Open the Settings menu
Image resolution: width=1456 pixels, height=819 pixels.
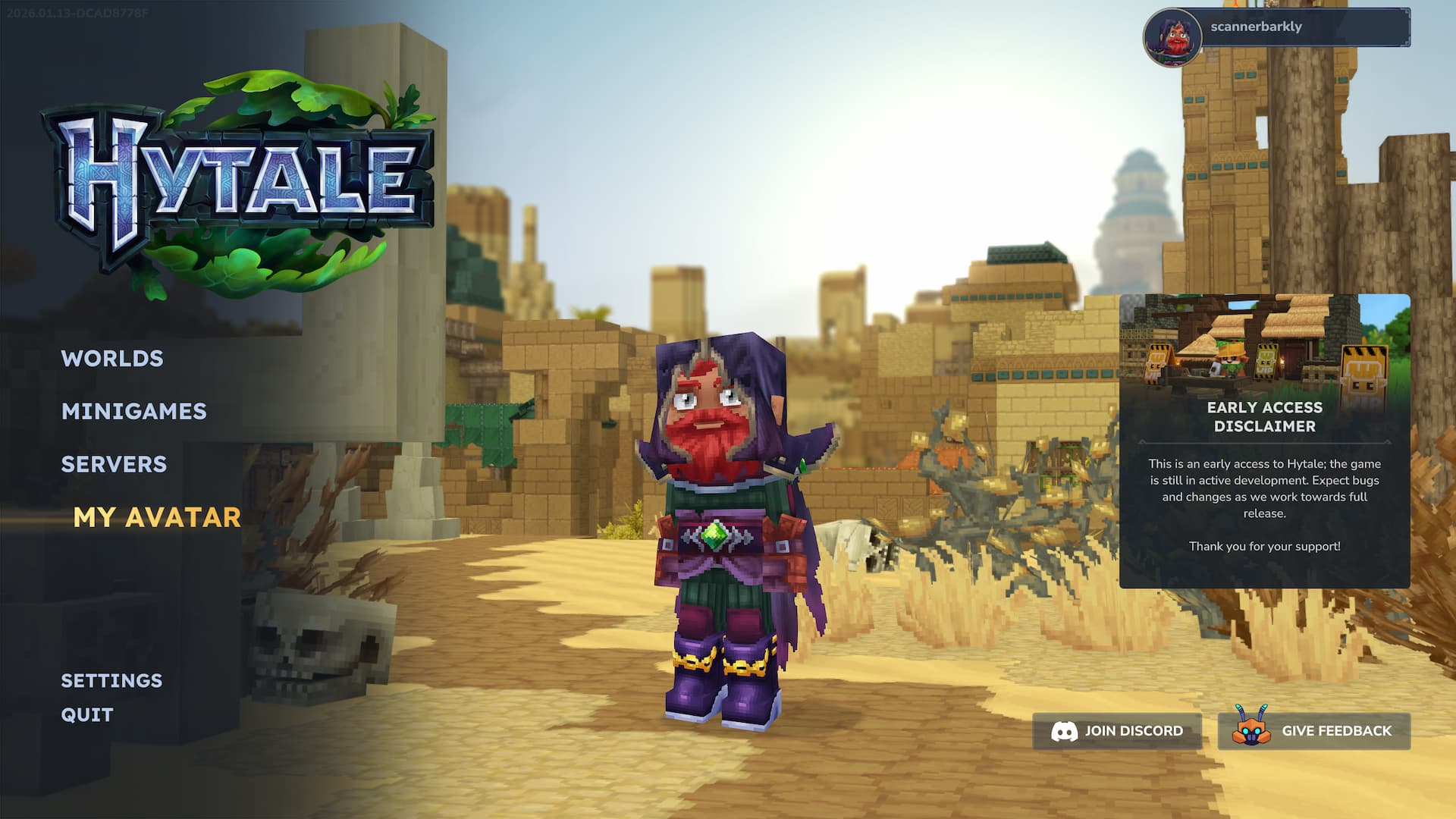coord(111,681)
